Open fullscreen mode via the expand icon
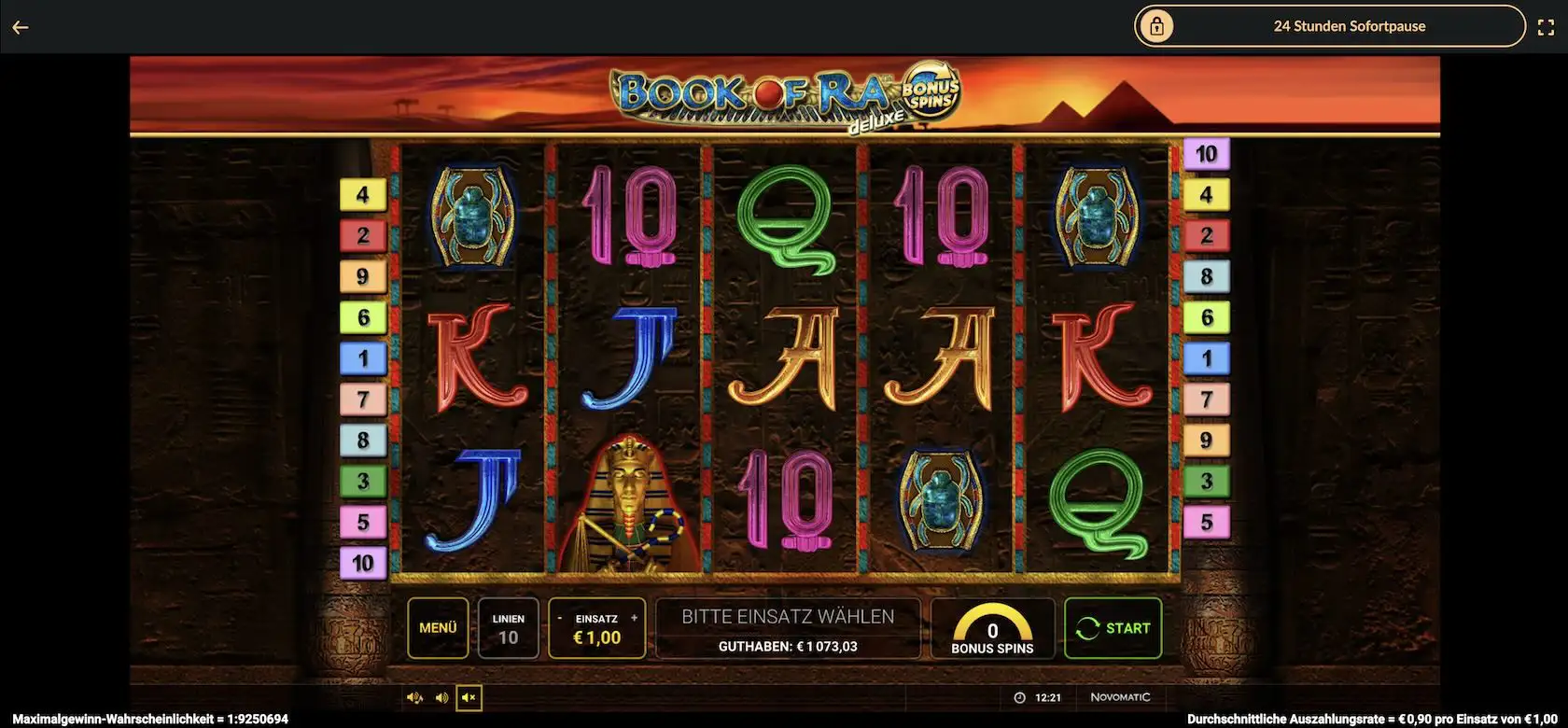Viewport: 1568px width, 728px height. (1547, 25)
